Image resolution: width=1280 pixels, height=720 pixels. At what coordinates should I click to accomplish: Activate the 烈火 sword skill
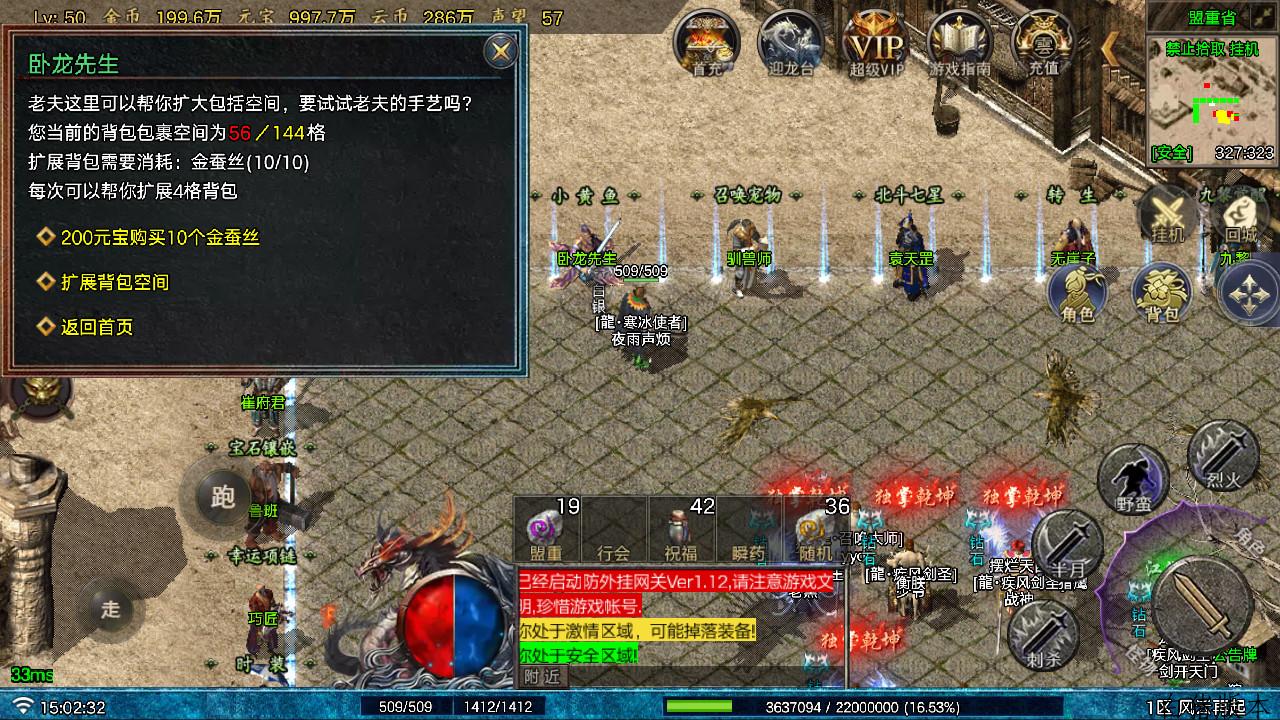pyautogui.click(x=1223, y=455)
